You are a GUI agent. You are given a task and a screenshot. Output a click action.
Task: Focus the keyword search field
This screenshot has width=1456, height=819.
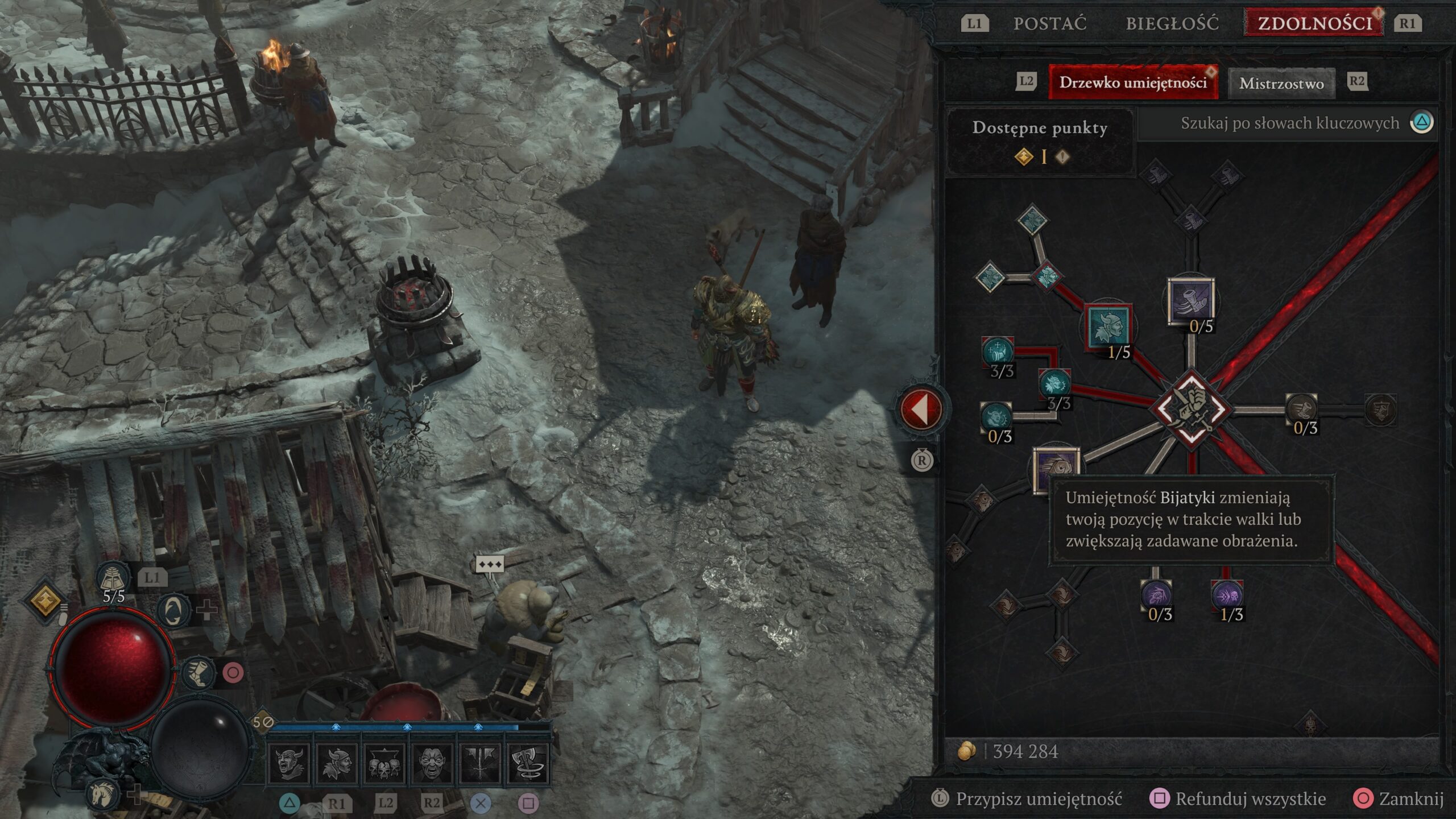point(1289,123)
